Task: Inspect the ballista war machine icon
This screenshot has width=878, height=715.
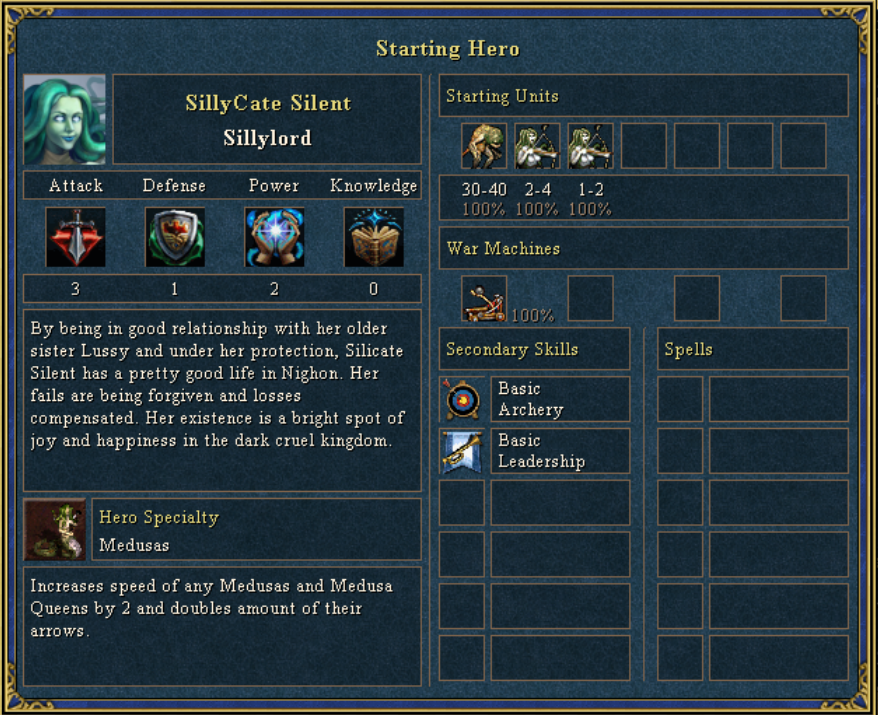Action: coord(484,298)
